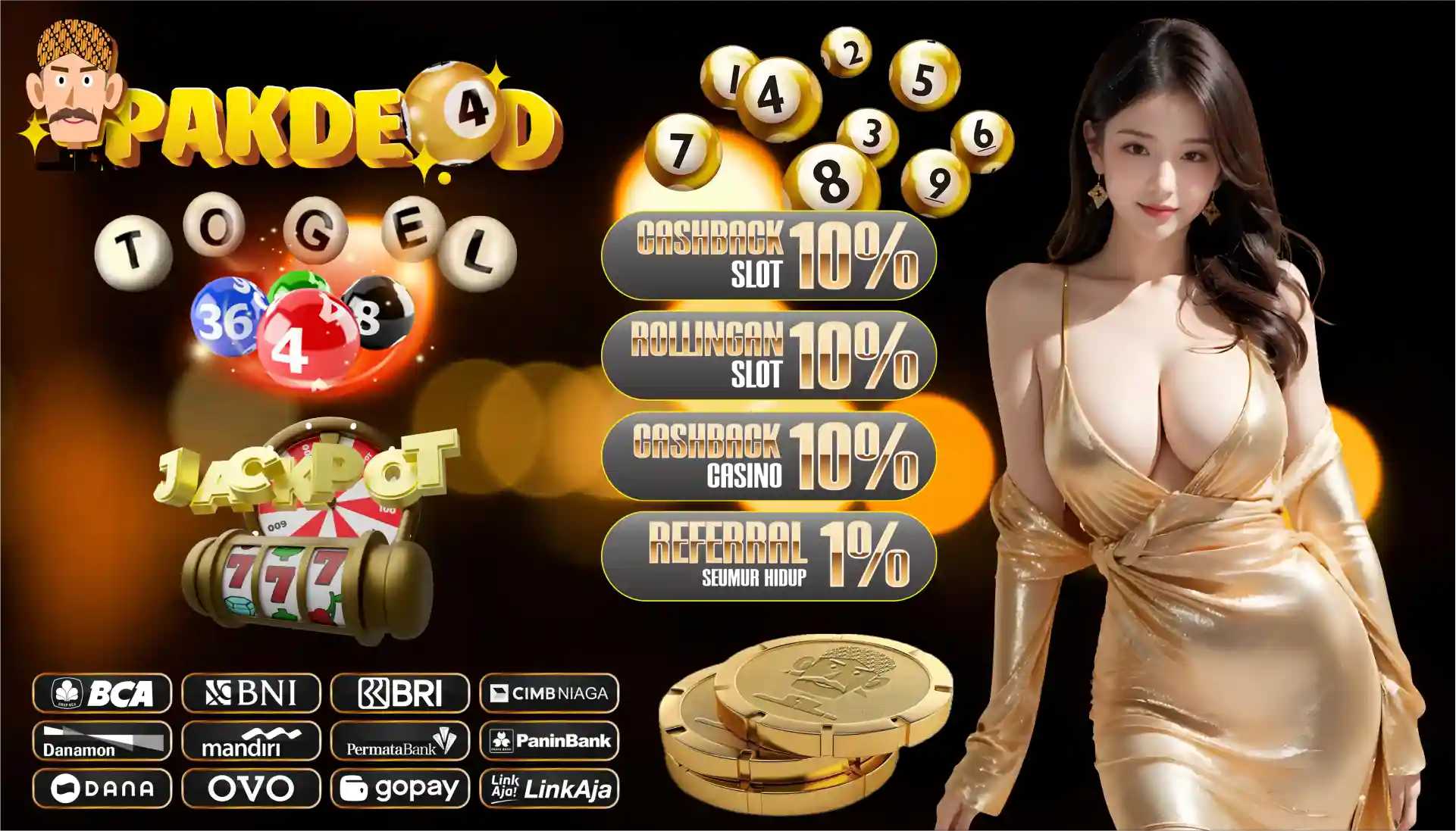This screenshot has height=831, width=1456.
Task: Select the BCA bank badge
Action: 102,692
